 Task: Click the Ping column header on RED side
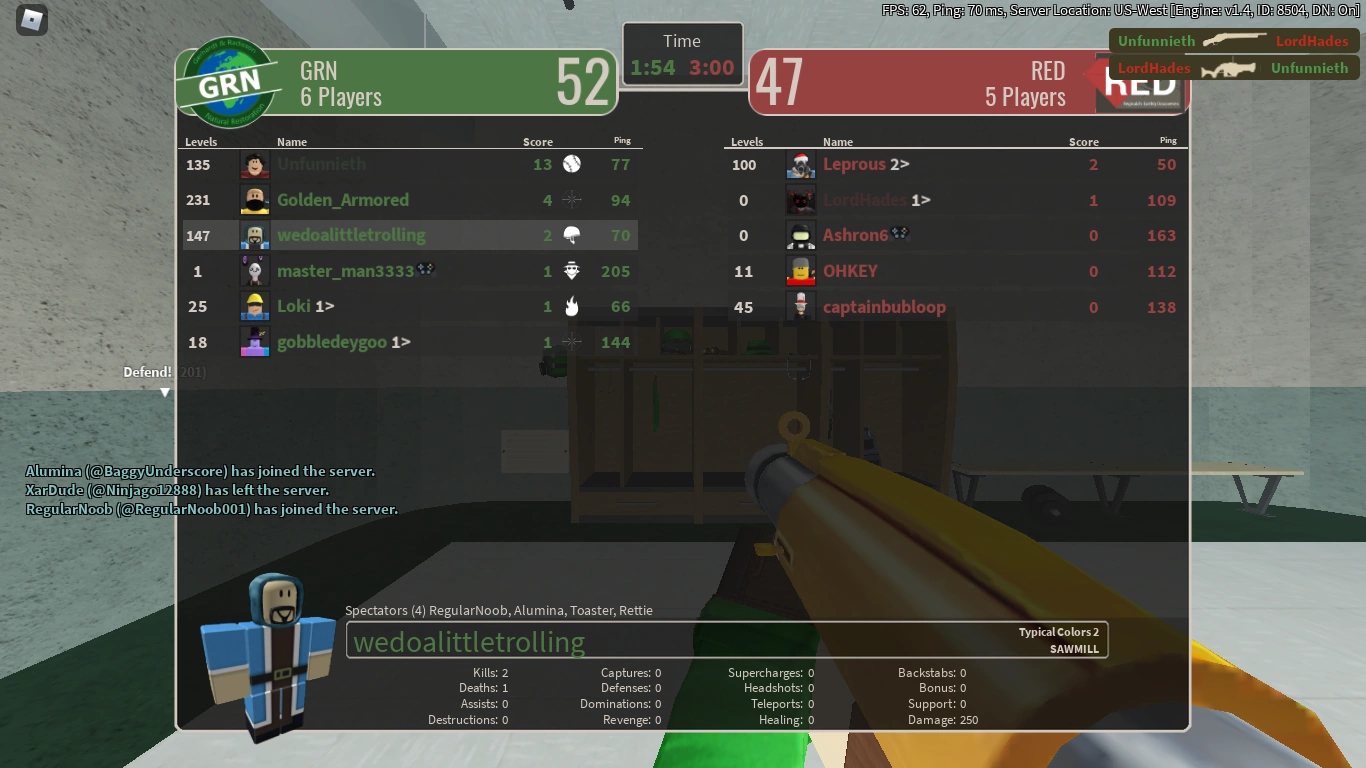point(1167,140)
